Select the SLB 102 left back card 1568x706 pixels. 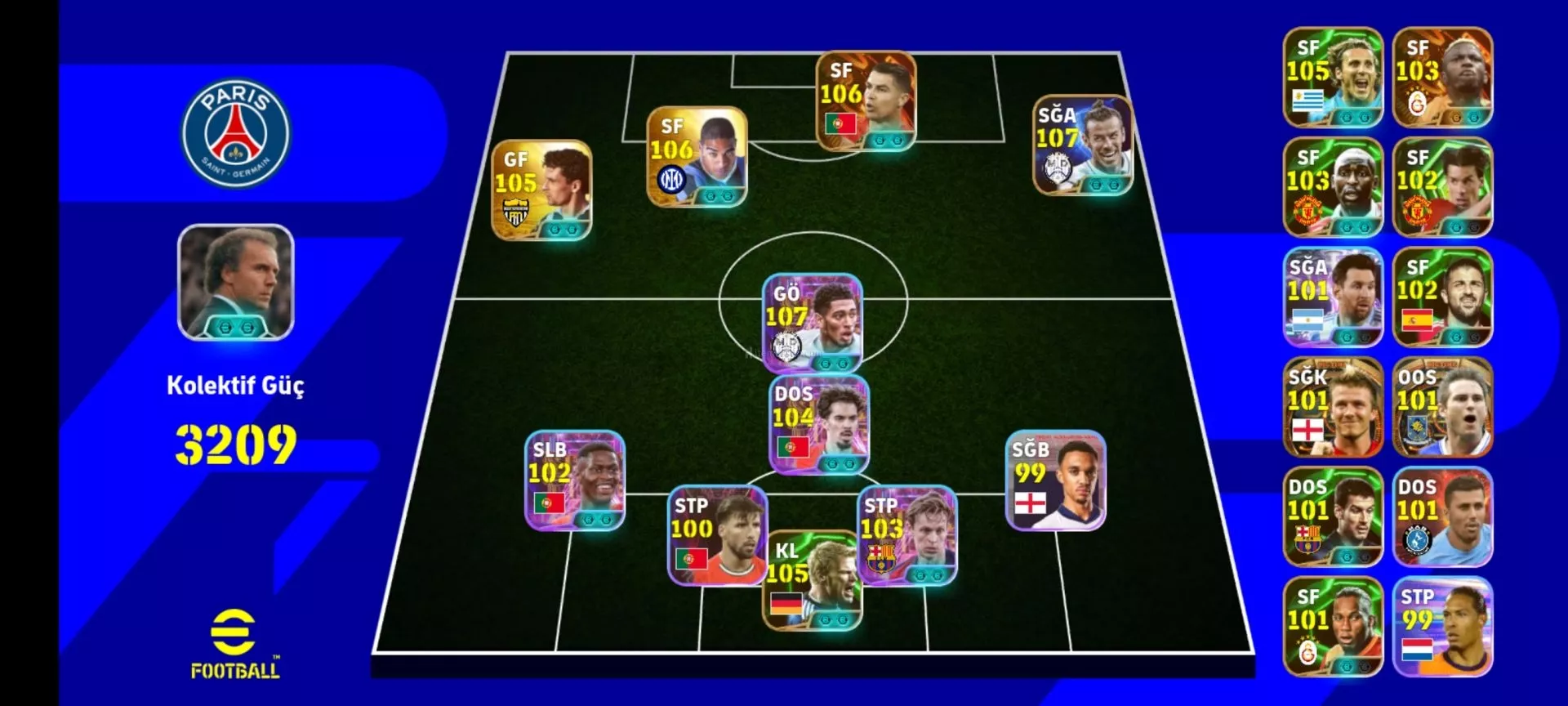click(575, 480)
